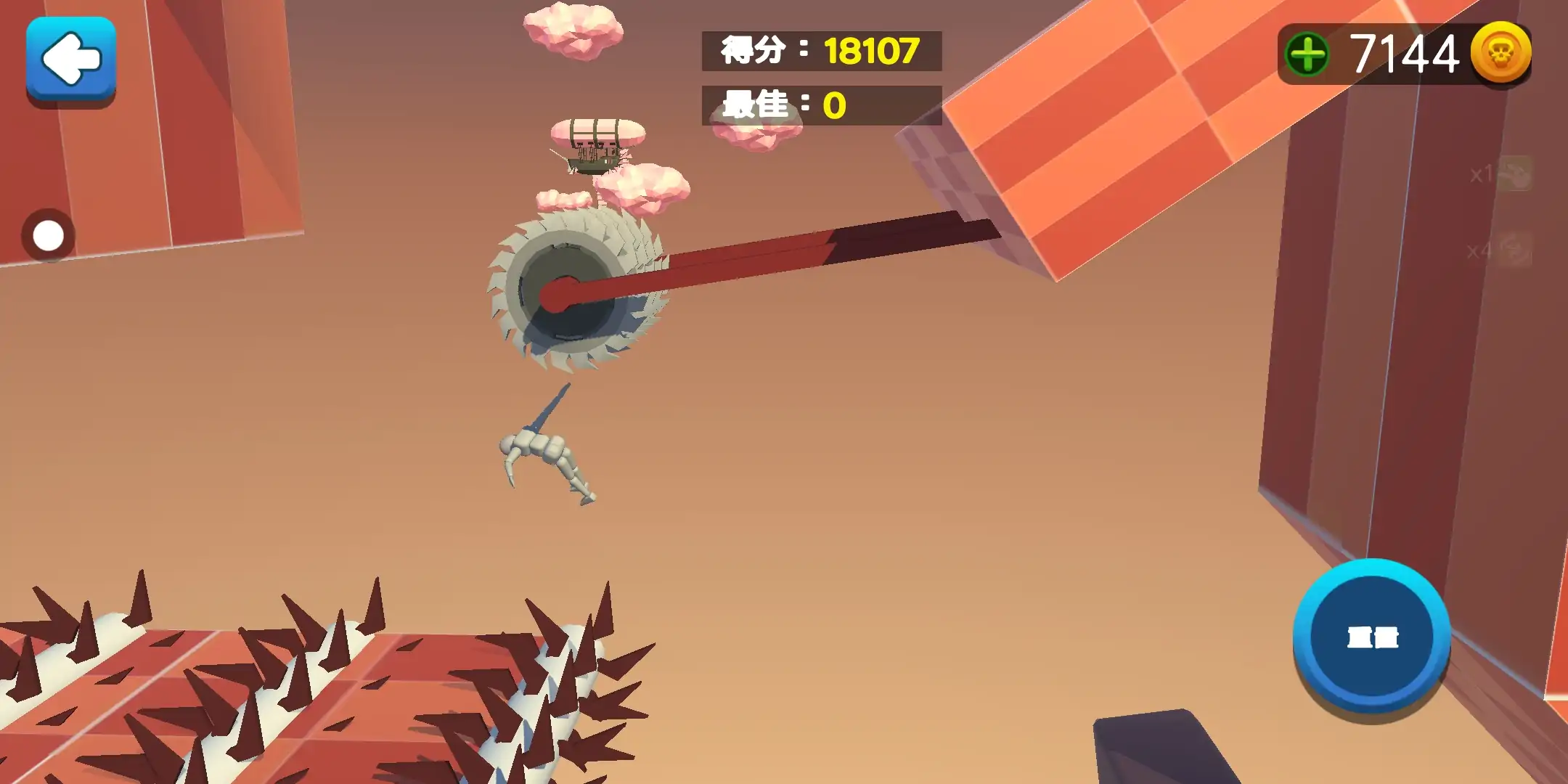Tap the white dot screen-record button
This screenshot has height=784, width=1568.
click(x=49, y=236)
